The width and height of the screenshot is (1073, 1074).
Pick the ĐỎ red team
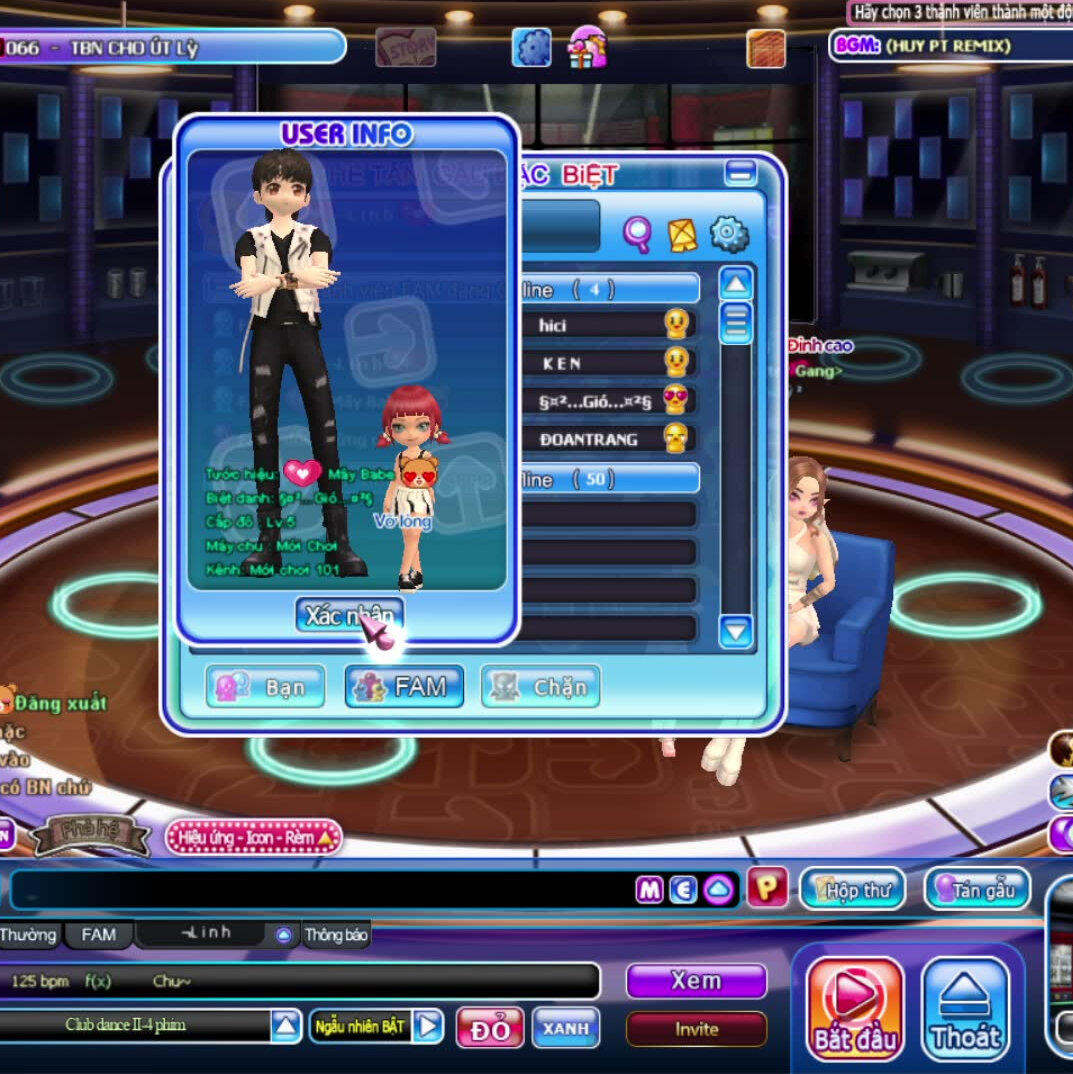[490, 1028]
